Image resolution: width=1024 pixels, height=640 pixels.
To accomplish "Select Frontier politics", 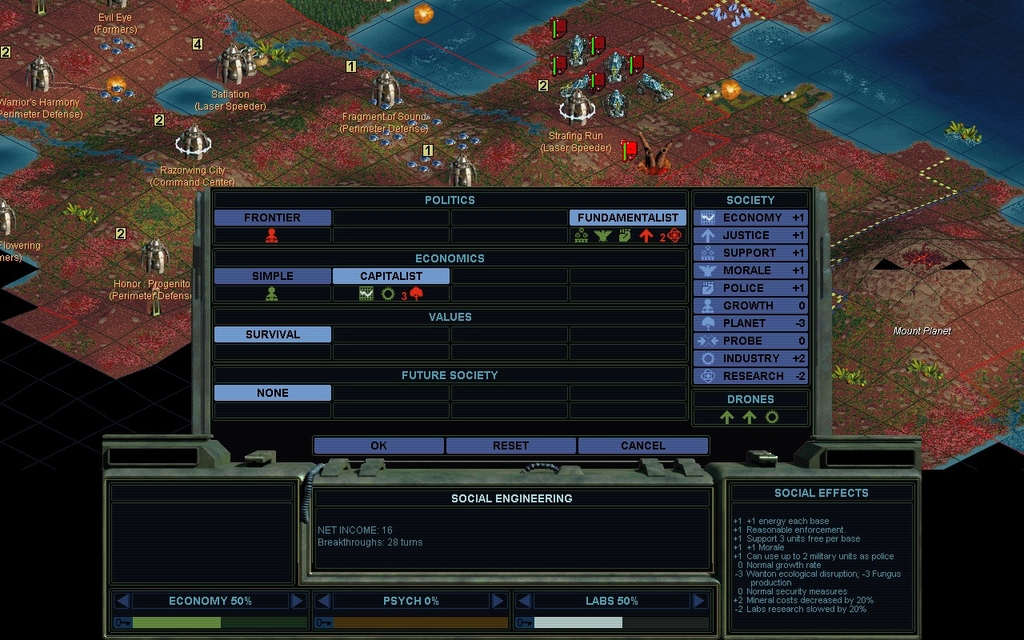I will [x=272, y=218].
